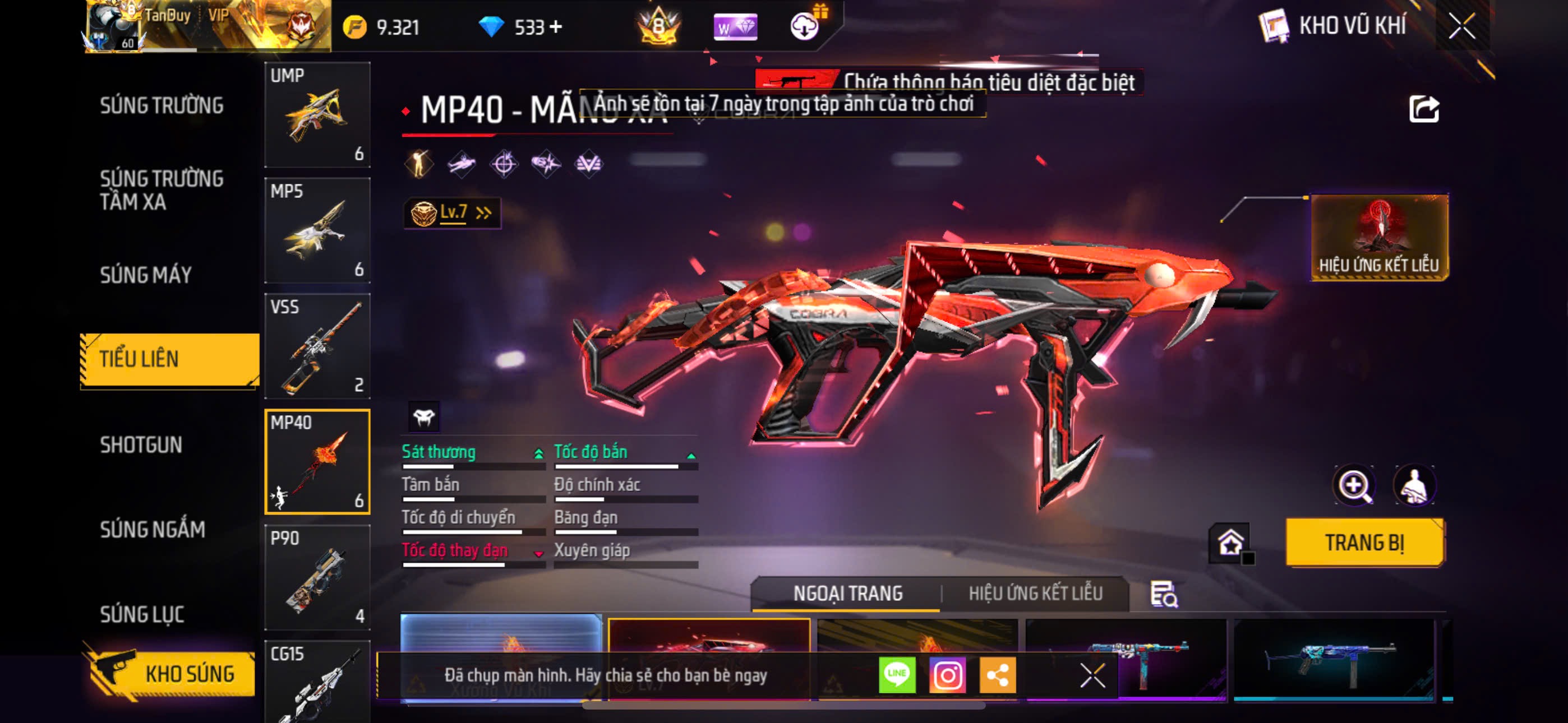Select the Súng Trường weapon category
Screen dimensions: 1568x723
[162, 105]
